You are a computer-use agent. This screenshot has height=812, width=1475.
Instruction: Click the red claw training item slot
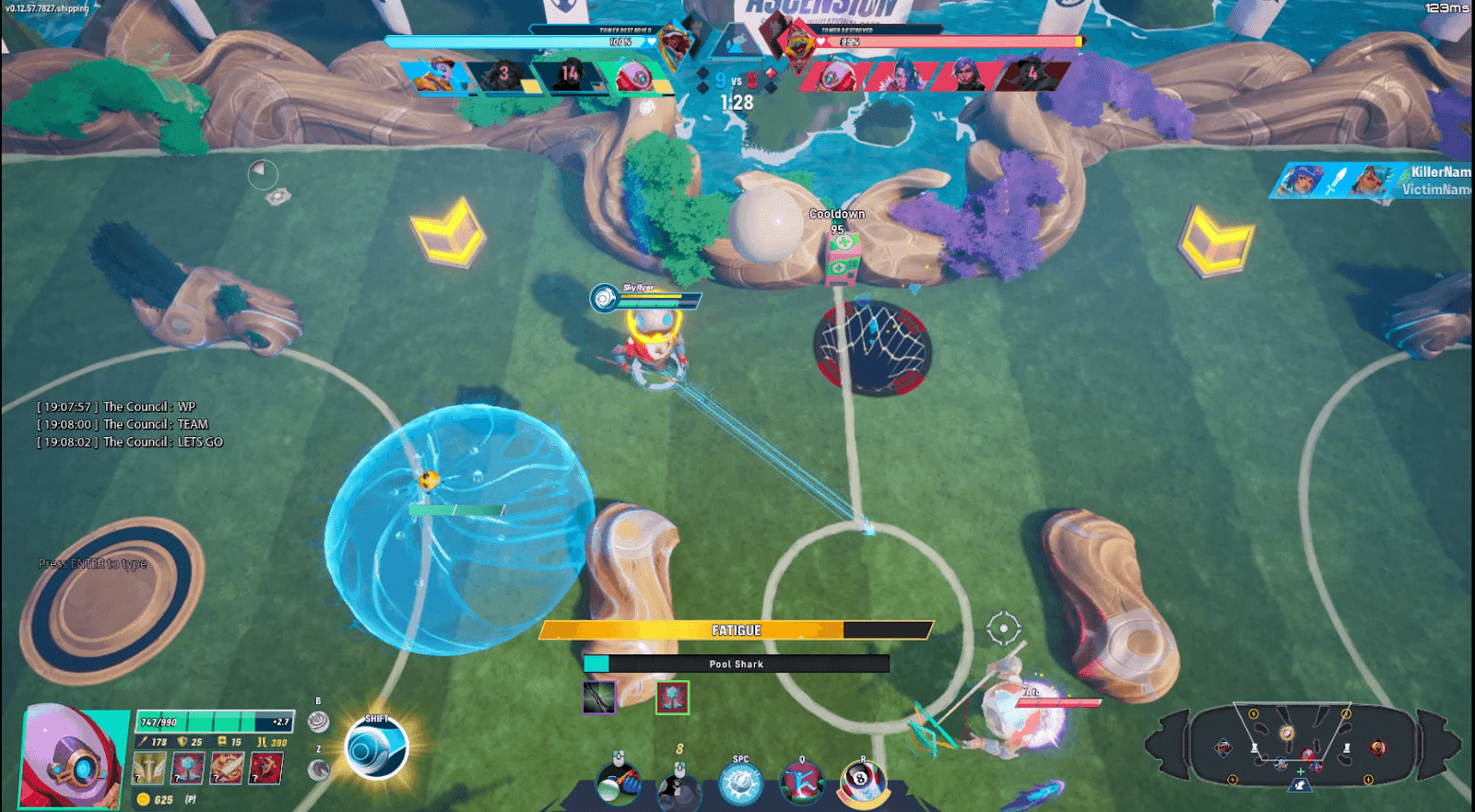(265, 768)
